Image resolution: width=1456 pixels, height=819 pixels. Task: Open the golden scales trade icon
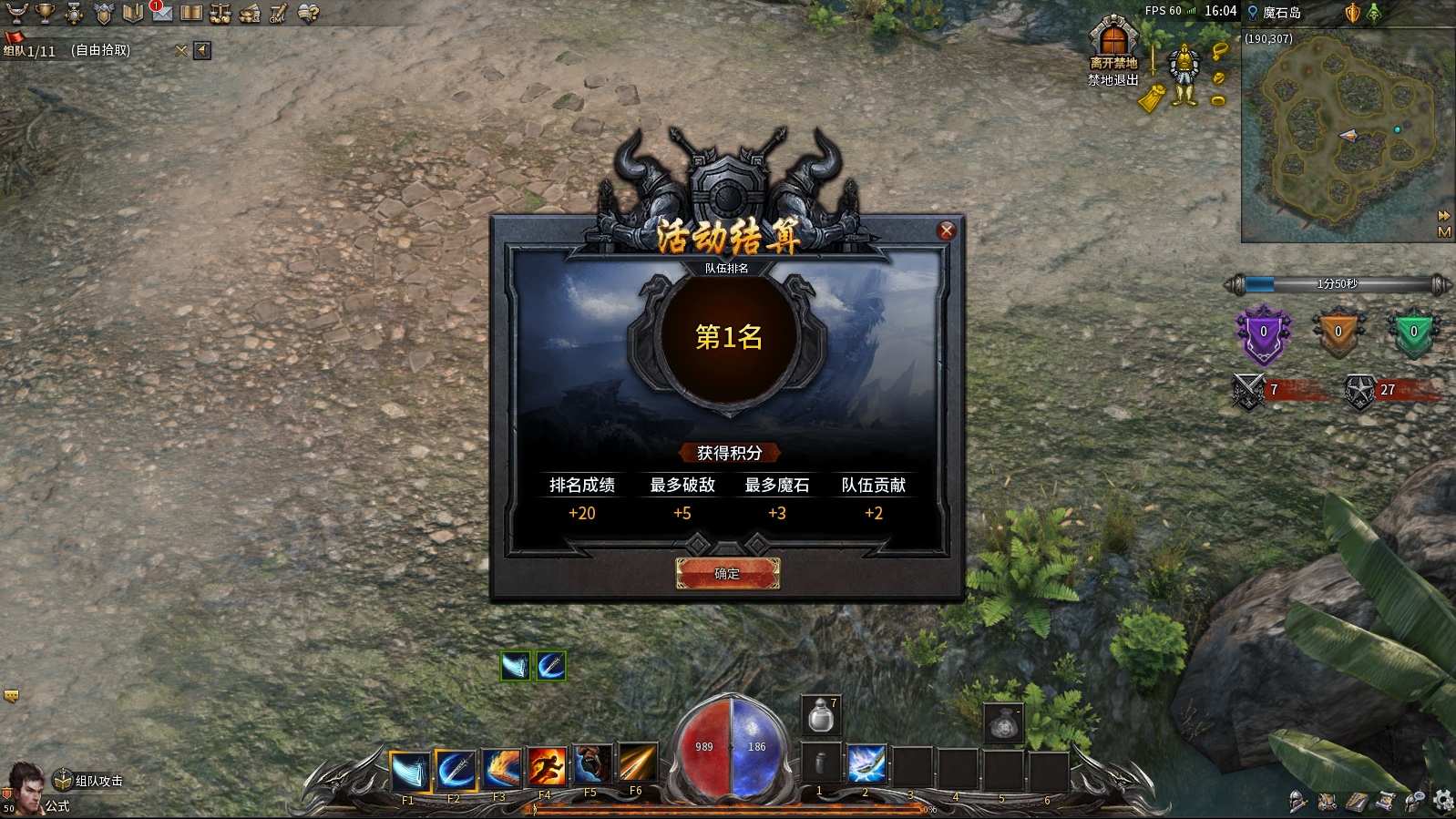(x=220, y=13)
